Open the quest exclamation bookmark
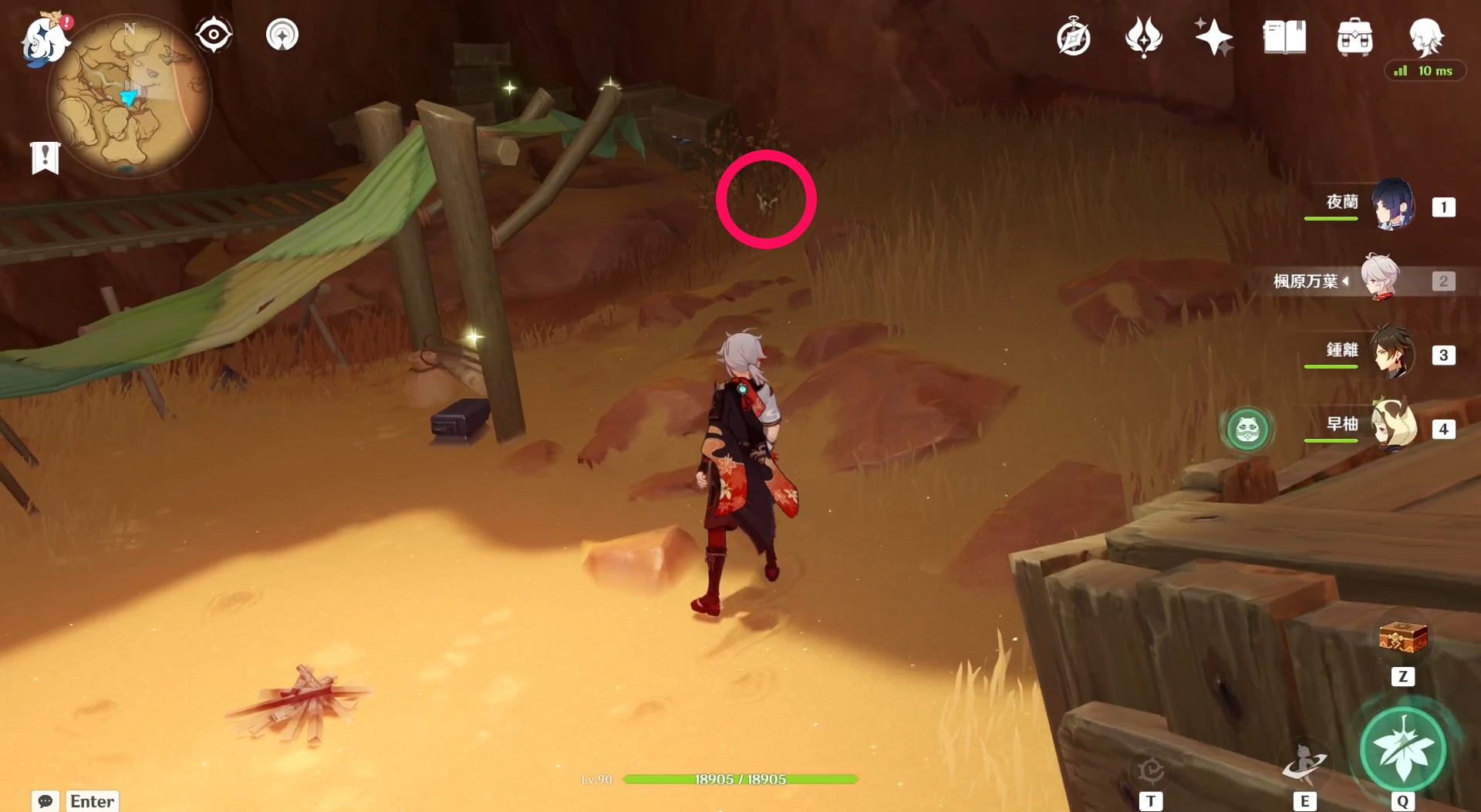 46,158
